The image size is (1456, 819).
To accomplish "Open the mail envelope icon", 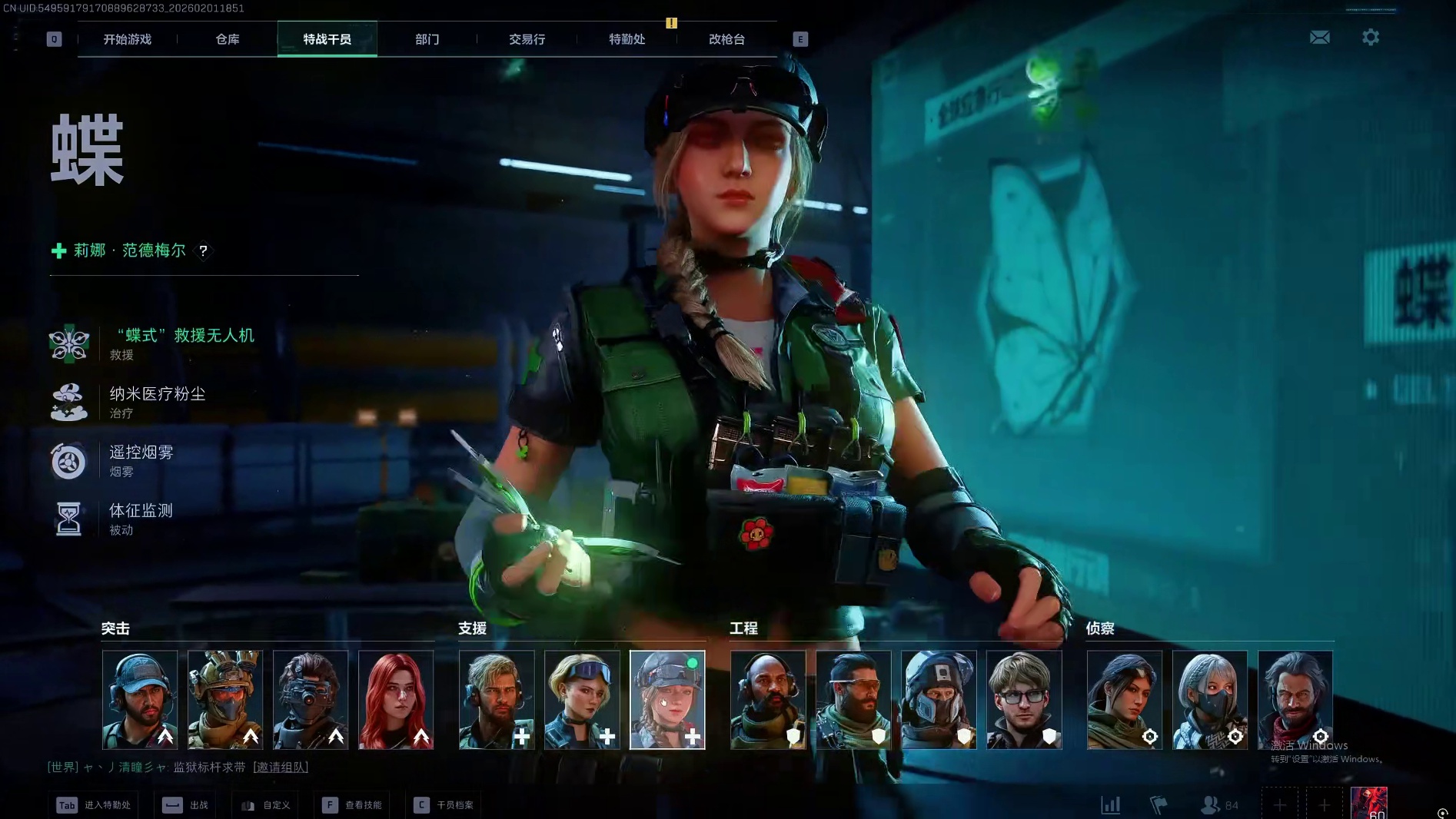I will click(1320, 38).
